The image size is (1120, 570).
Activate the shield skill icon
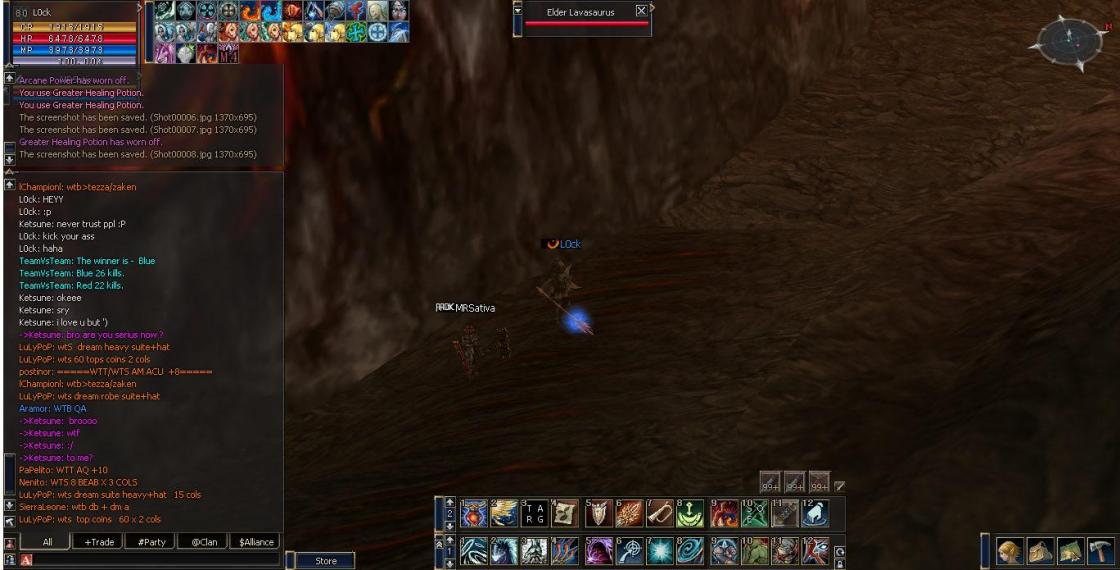click(599, 514)
